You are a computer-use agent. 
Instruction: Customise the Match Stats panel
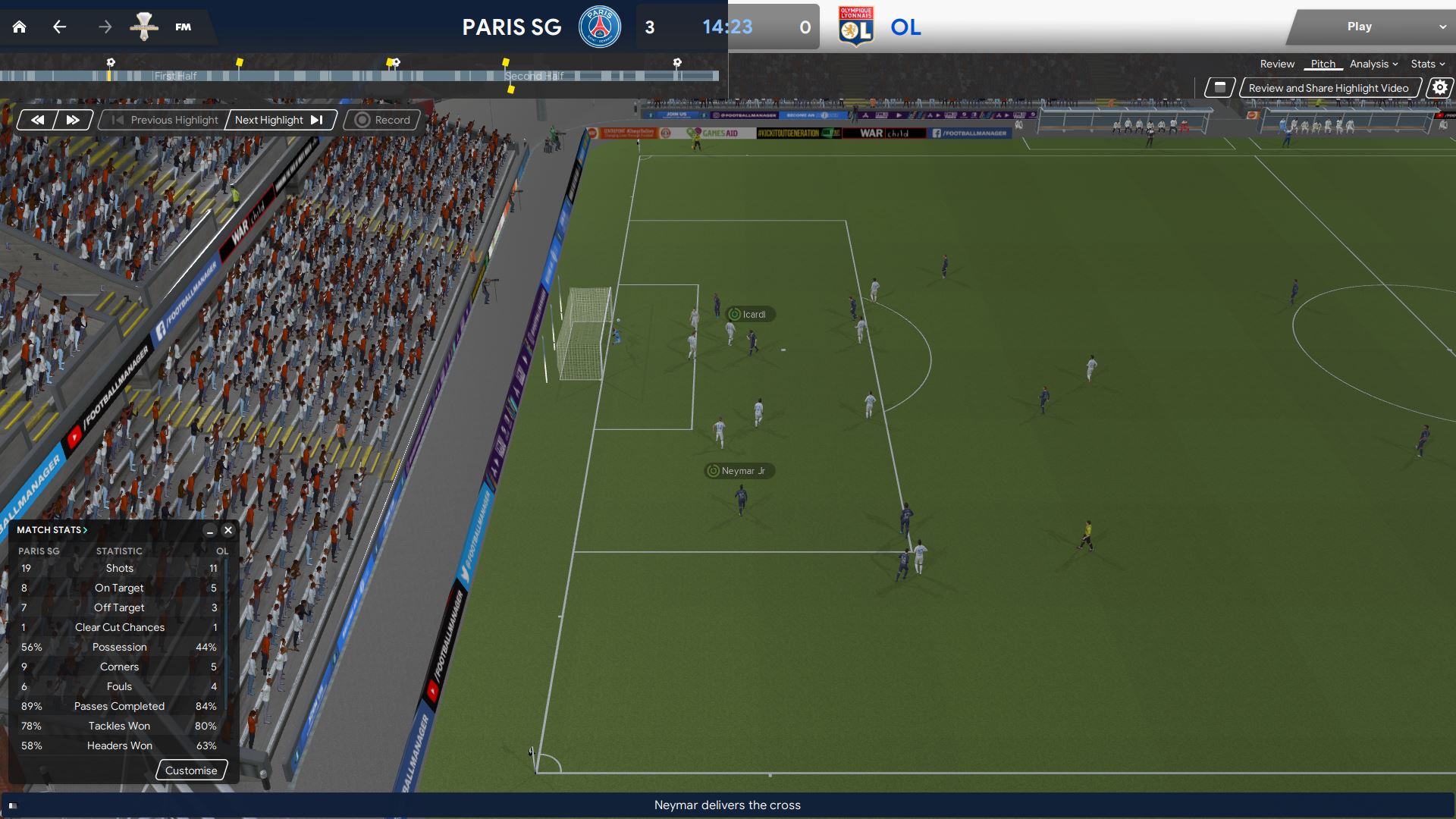(191, 770)
